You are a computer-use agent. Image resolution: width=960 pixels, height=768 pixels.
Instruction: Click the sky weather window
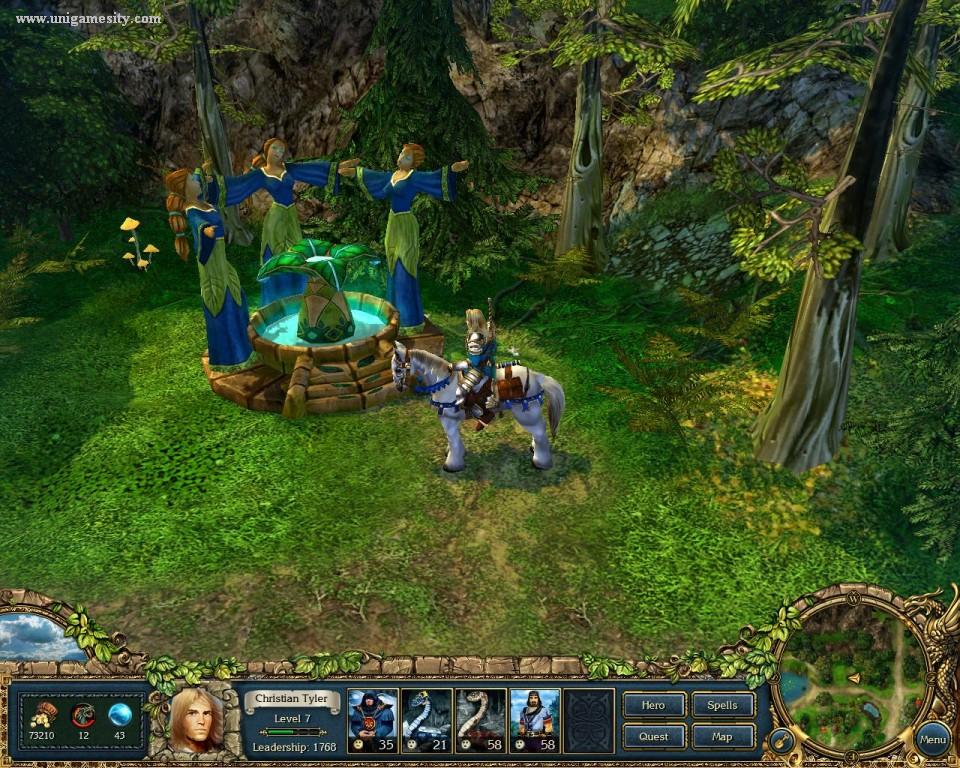(38, 637)
